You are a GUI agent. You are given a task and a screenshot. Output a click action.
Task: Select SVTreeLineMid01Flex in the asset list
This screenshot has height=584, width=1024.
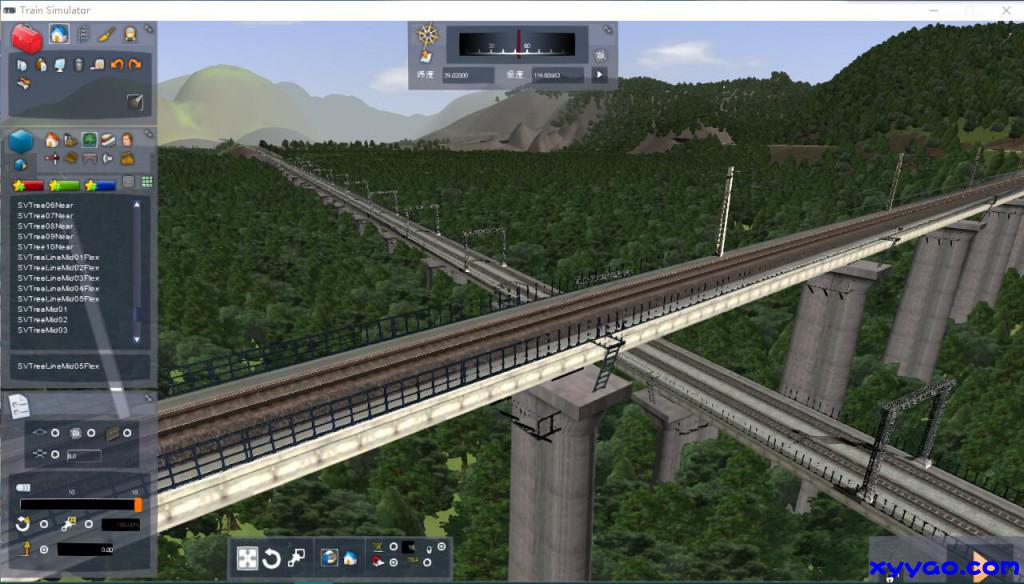click(x=58, y=257)
